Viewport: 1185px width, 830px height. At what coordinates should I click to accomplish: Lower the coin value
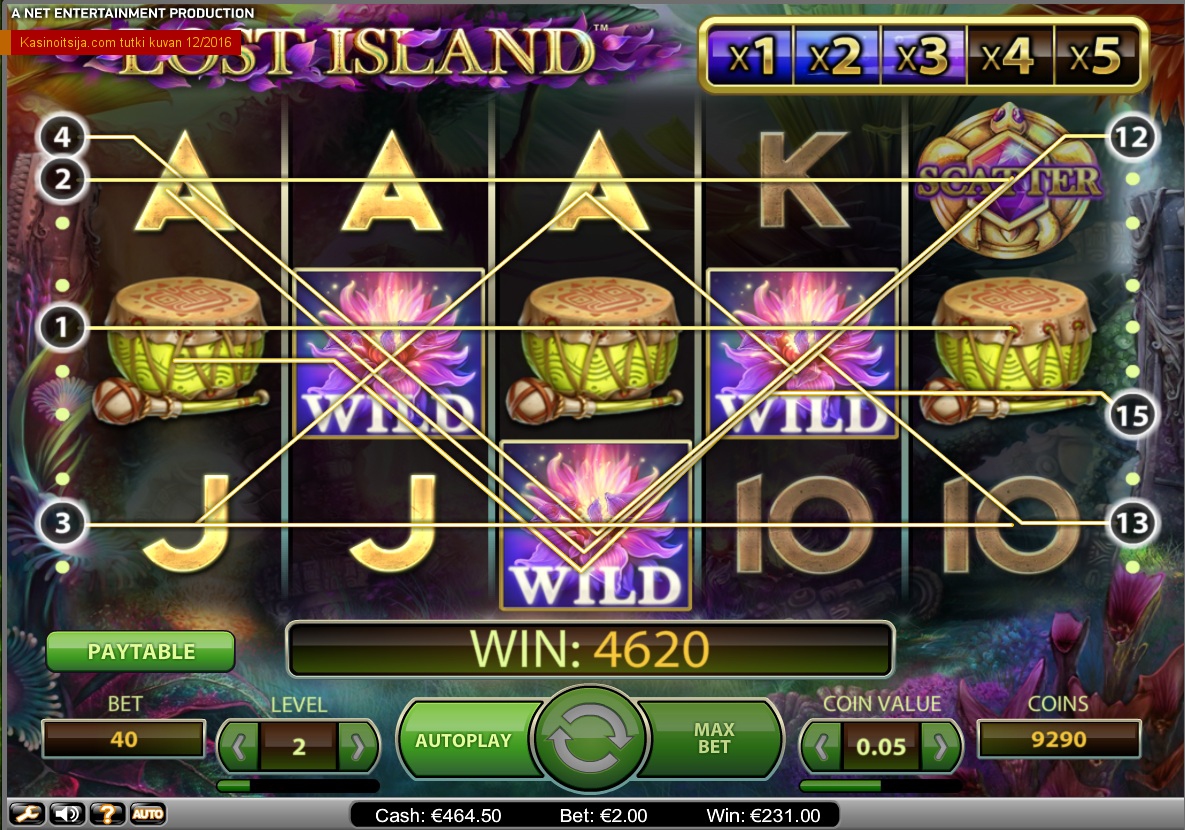822,746
